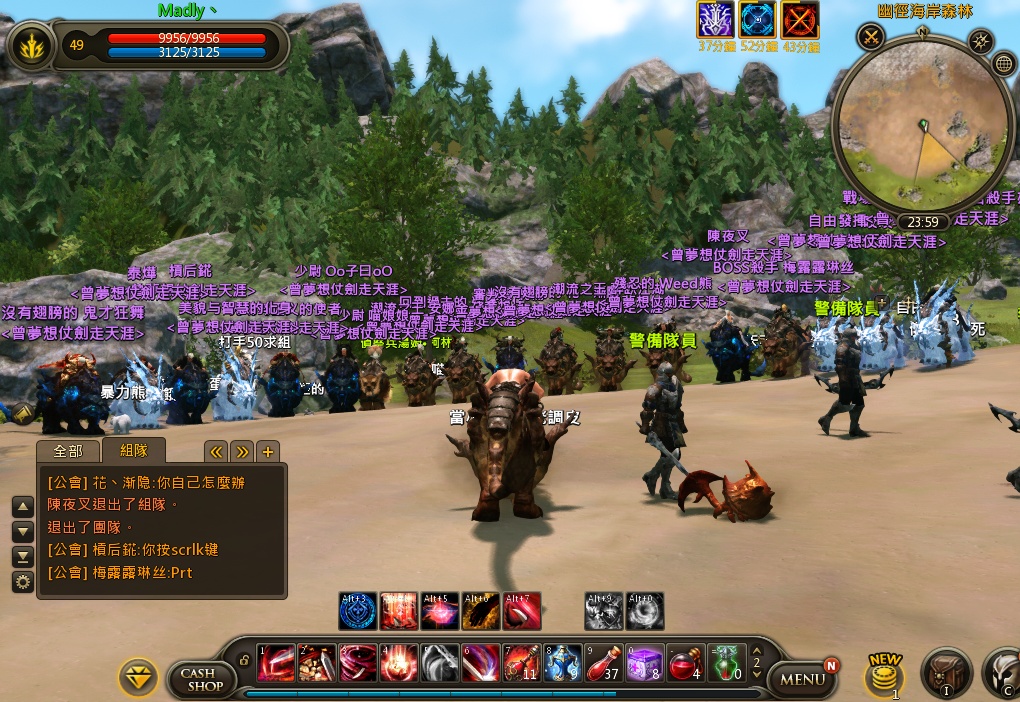This screenshot has width=1020, height=702.
Task: Use the red potion with 37 count
Action: click(x=603, y=663)
